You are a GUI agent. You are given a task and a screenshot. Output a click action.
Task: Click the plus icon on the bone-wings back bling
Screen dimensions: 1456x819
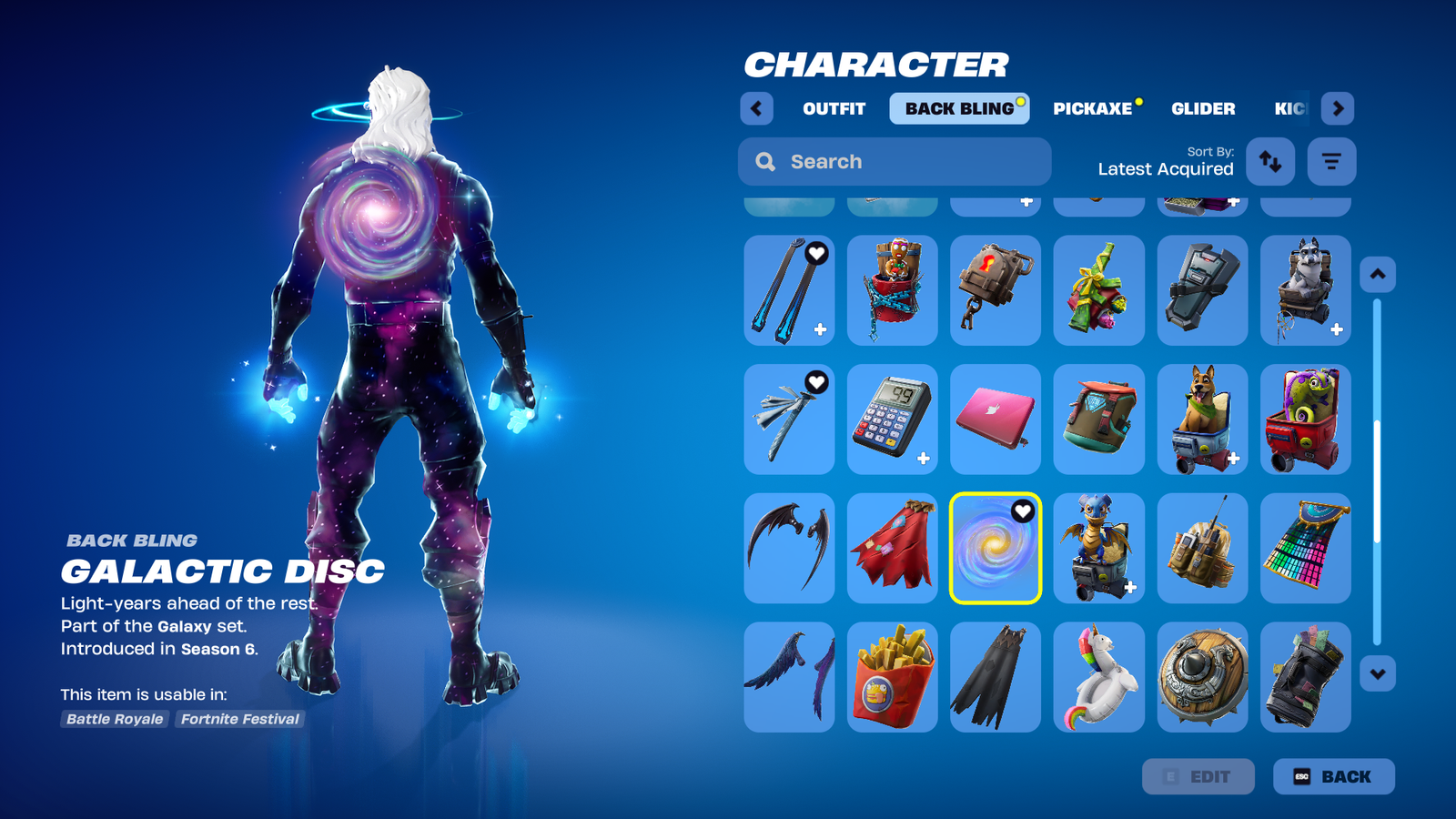click(821, 328)
